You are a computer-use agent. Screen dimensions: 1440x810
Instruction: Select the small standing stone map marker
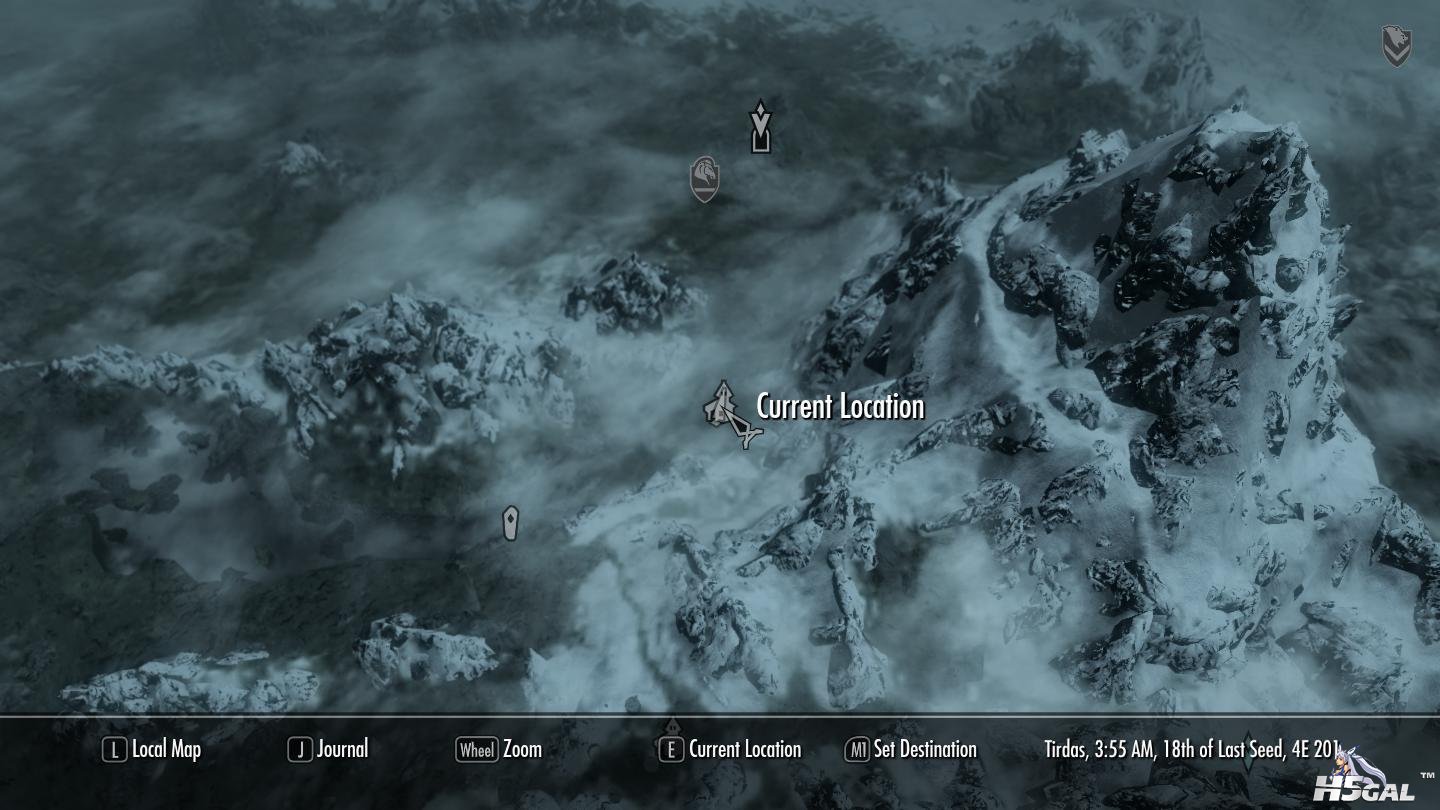tap(511, 523)
